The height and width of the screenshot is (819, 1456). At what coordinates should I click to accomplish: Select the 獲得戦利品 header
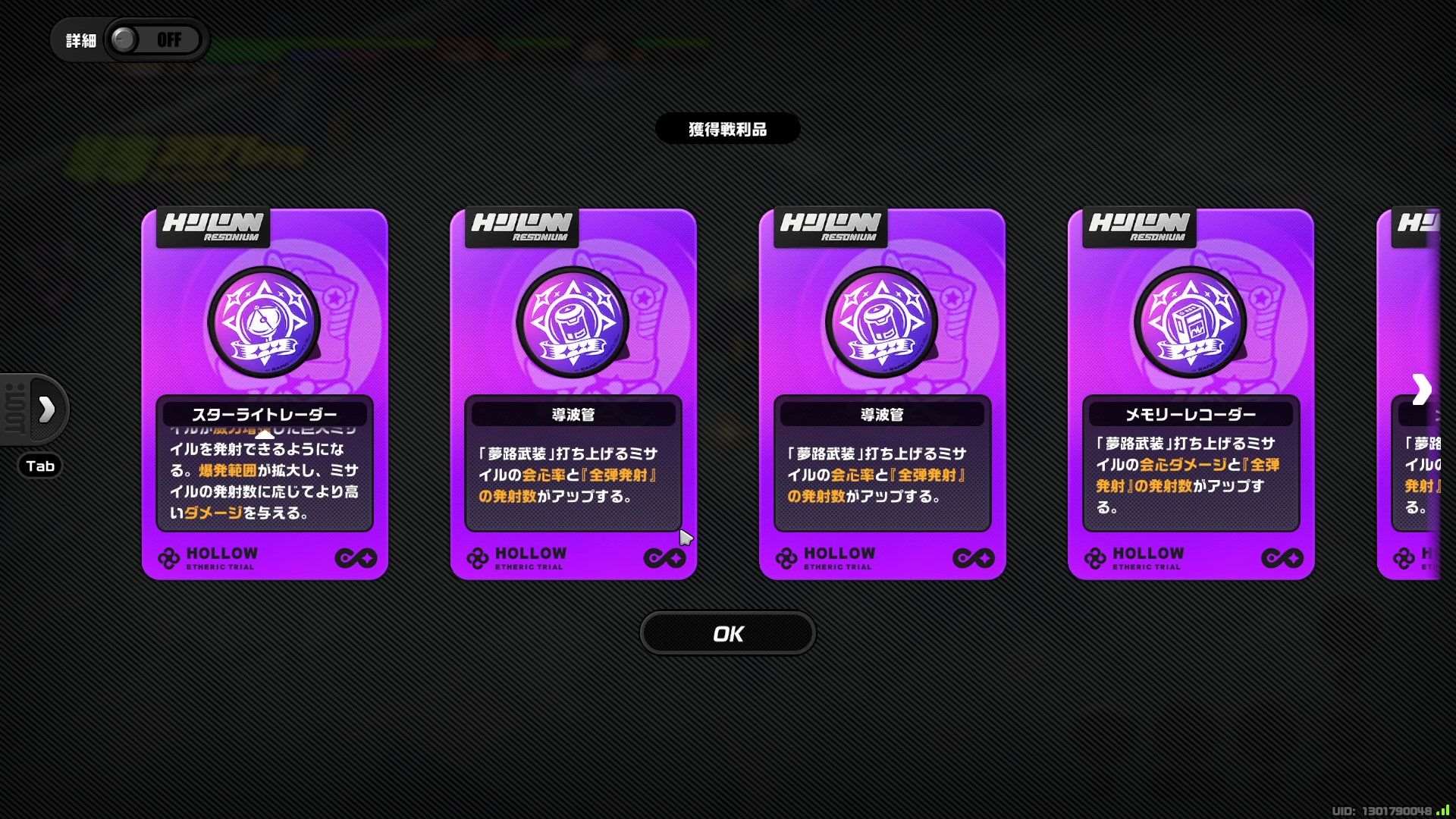[x=727, y=128]
